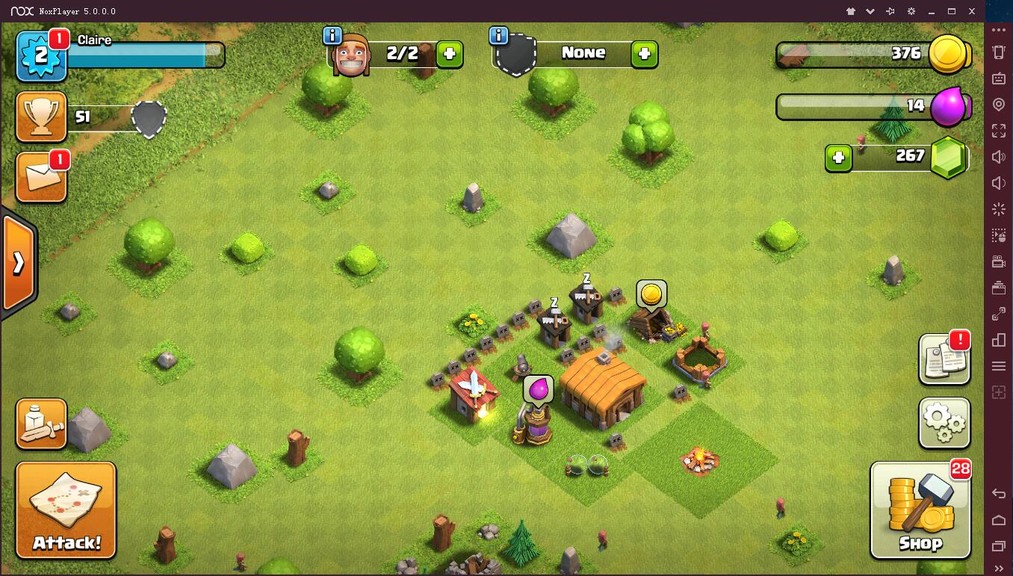
Task: Show shield info icon
Action: [499, 36]
